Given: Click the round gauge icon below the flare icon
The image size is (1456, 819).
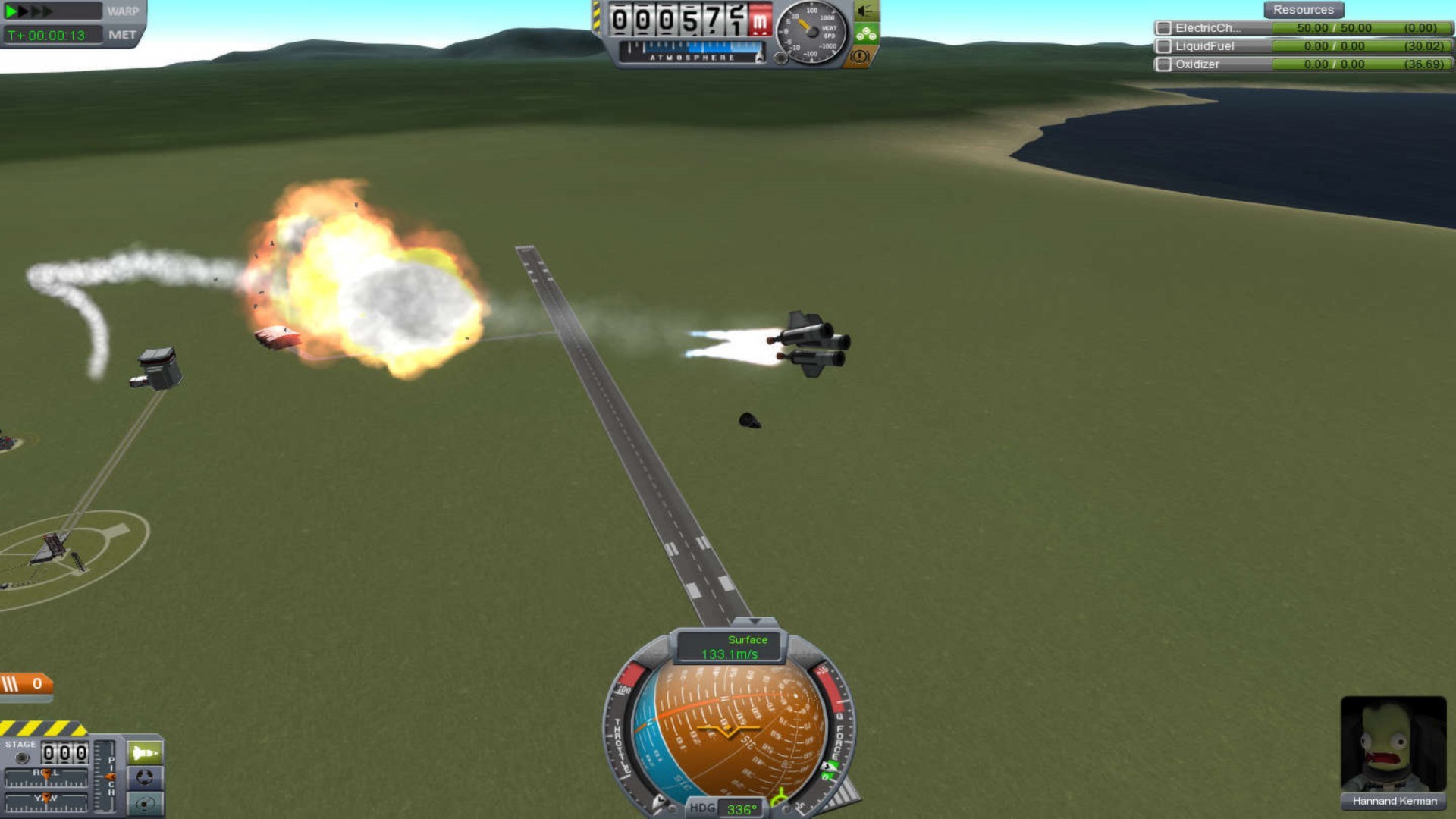Looking at the screenshot, I should (x=145, y=778).
